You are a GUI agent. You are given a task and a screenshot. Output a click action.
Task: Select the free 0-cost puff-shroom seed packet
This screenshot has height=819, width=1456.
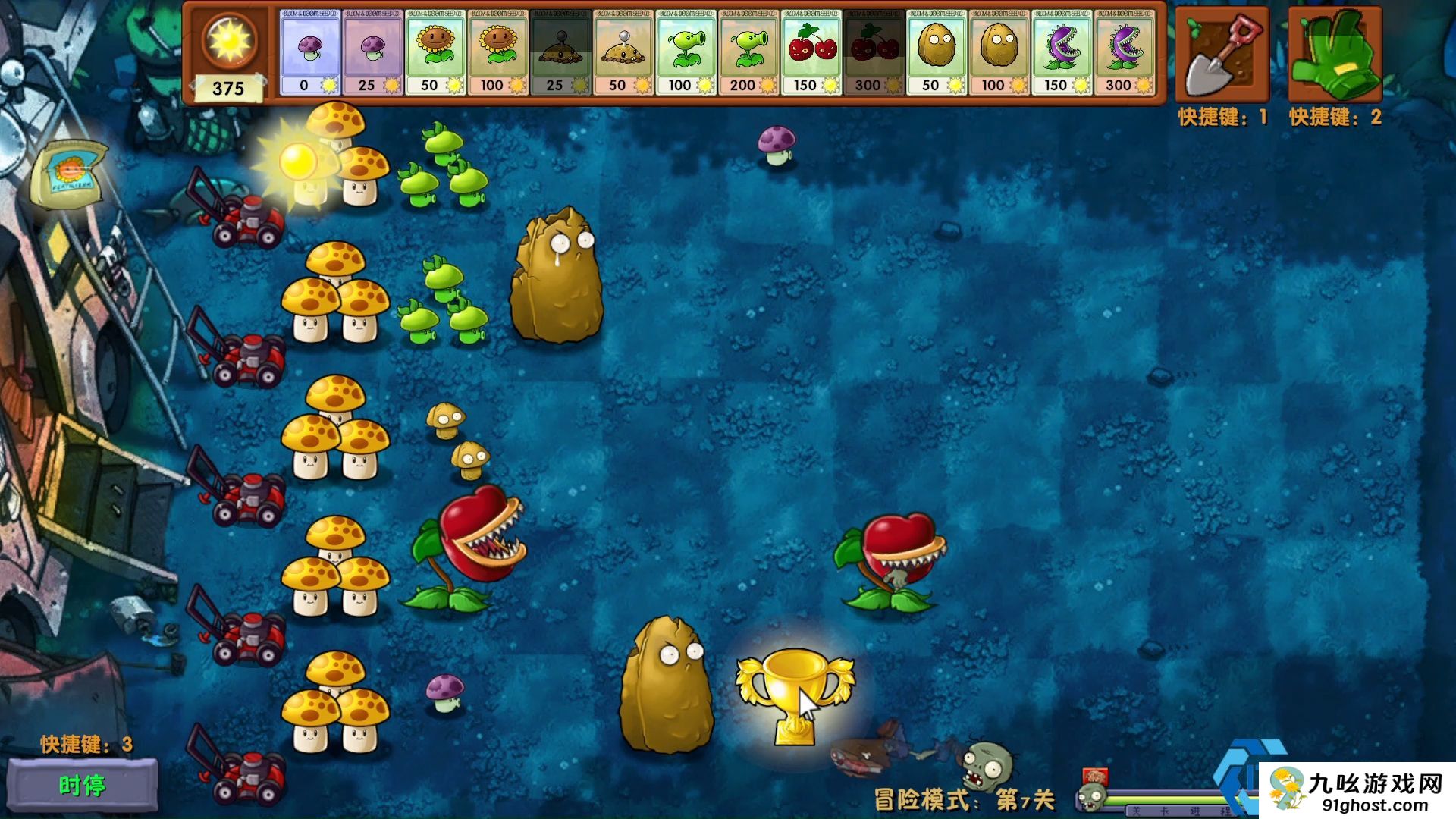[x=309, y=52]
